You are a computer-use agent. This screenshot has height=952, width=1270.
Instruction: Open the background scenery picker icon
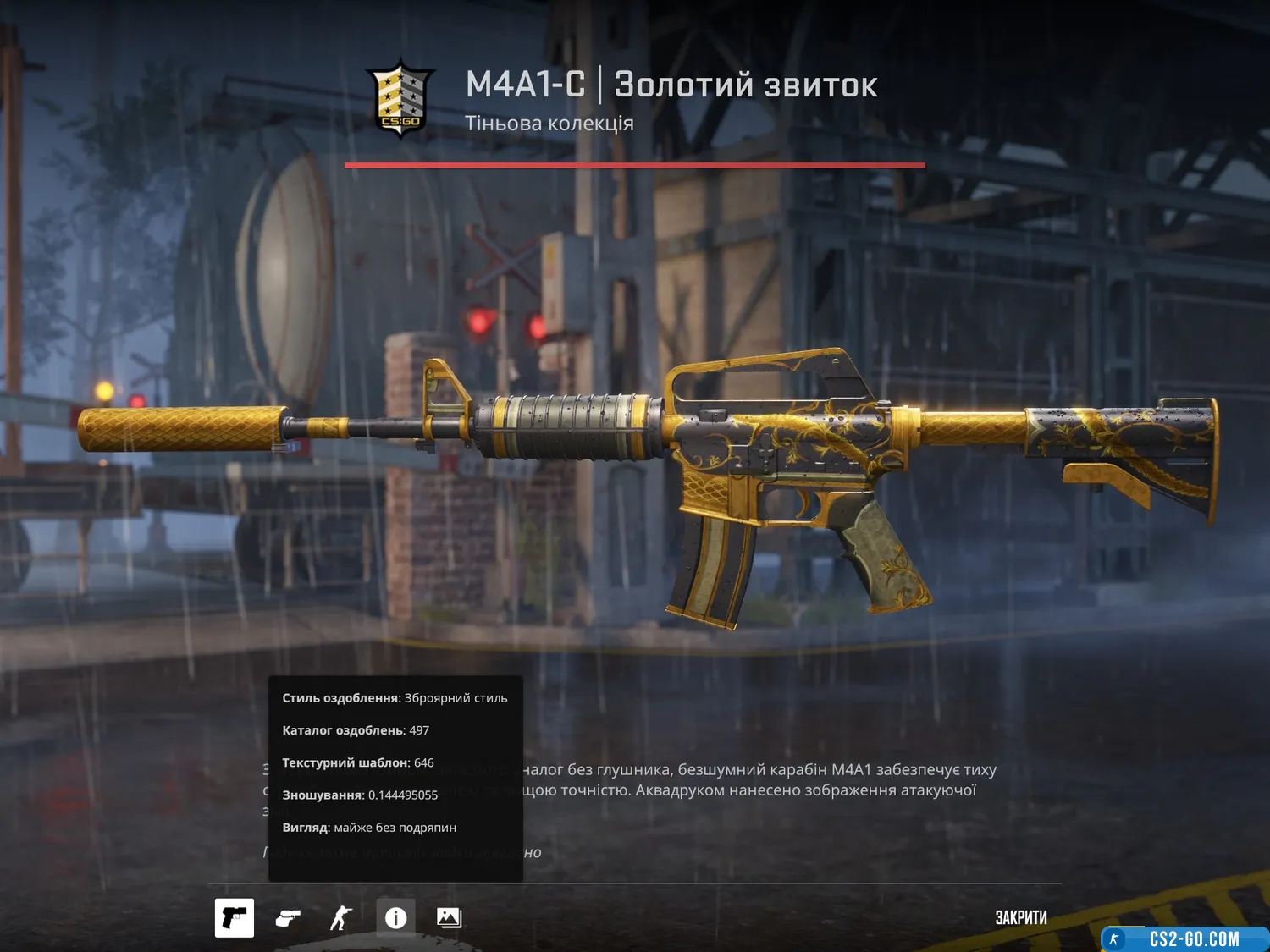449,918
